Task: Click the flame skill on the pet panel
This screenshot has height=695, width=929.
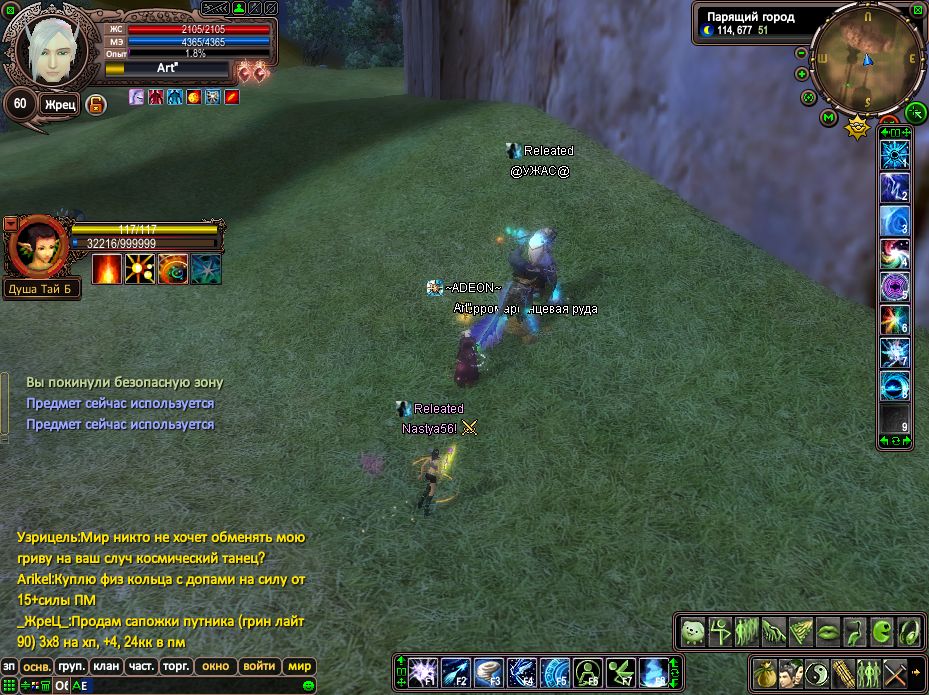Action: pos(107,268)
